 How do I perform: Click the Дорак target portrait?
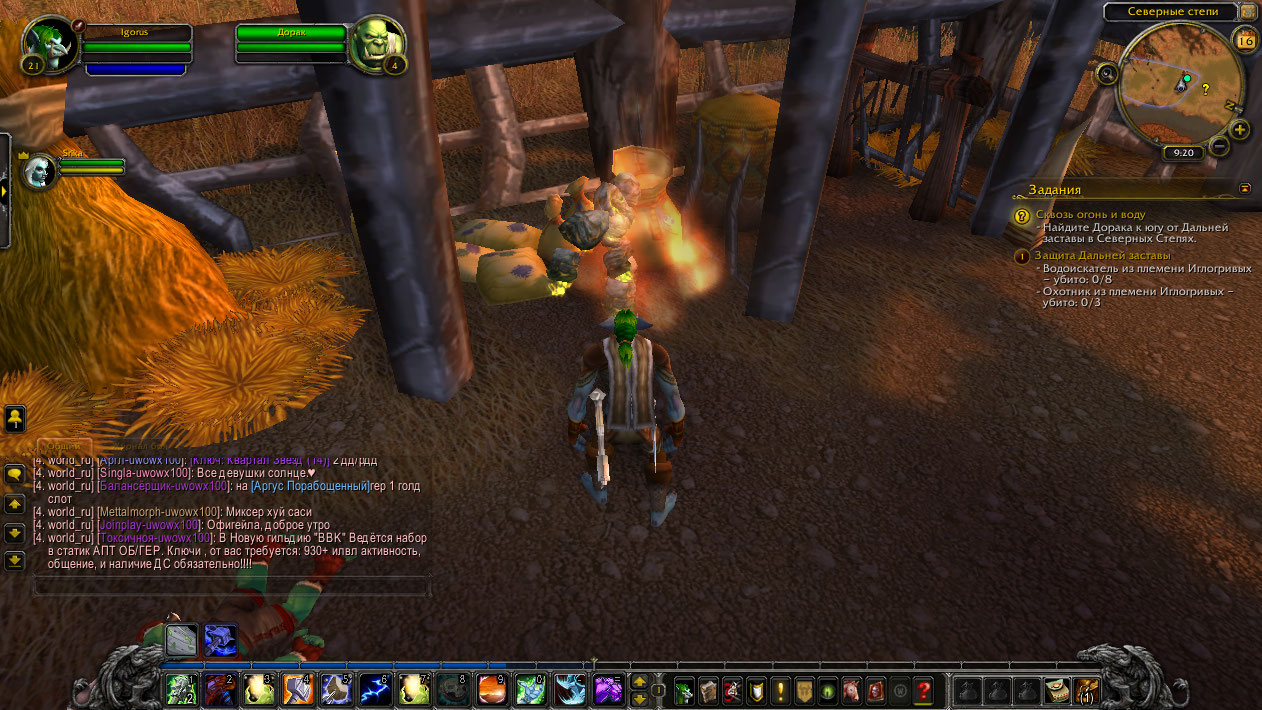[x=377, y=45]
